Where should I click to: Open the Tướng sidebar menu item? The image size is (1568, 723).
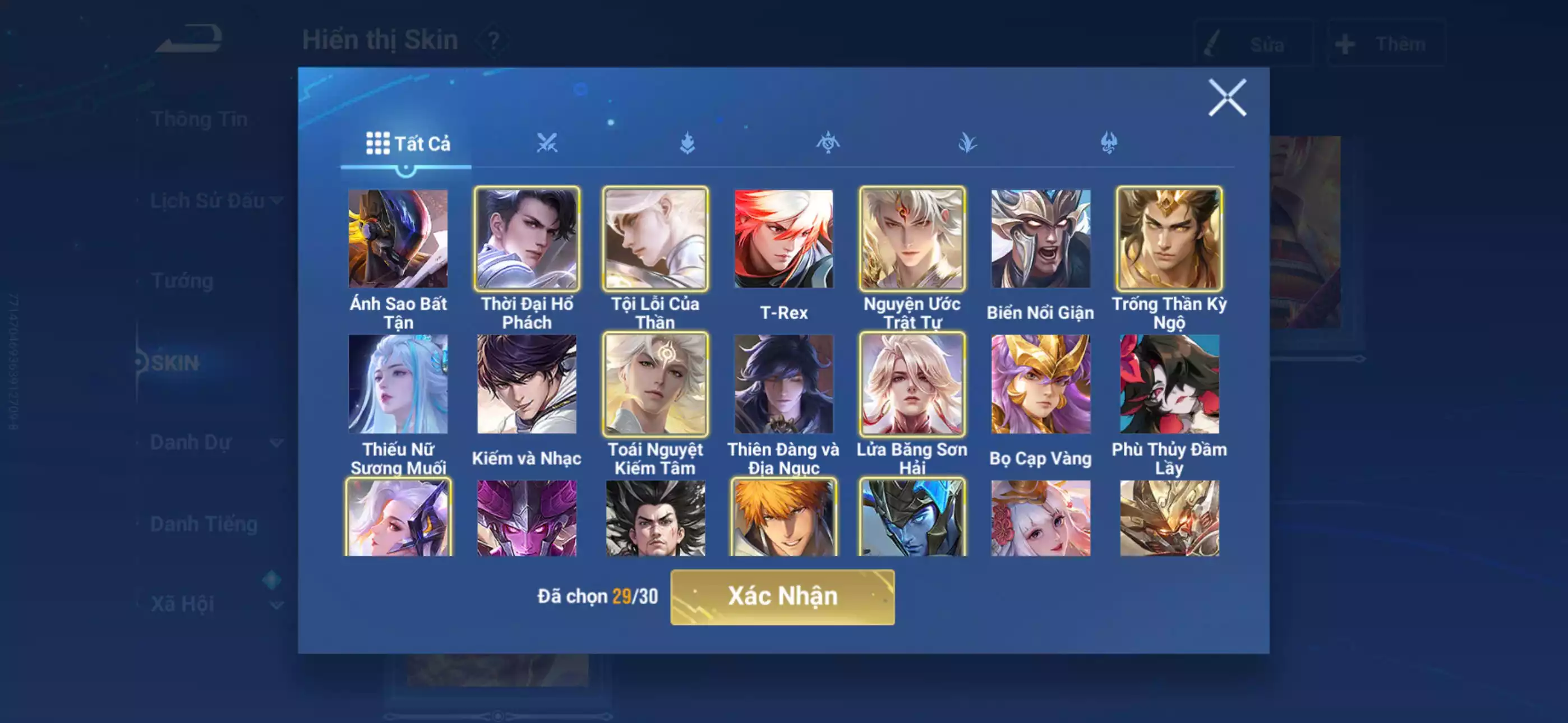tap(183, 281)
